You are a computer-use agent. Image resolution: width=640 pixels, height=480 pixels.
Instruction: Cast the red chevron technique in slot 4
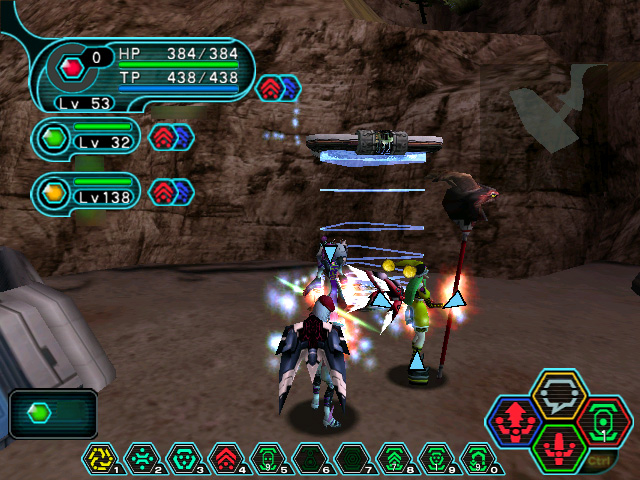click(x=225, y=458)
